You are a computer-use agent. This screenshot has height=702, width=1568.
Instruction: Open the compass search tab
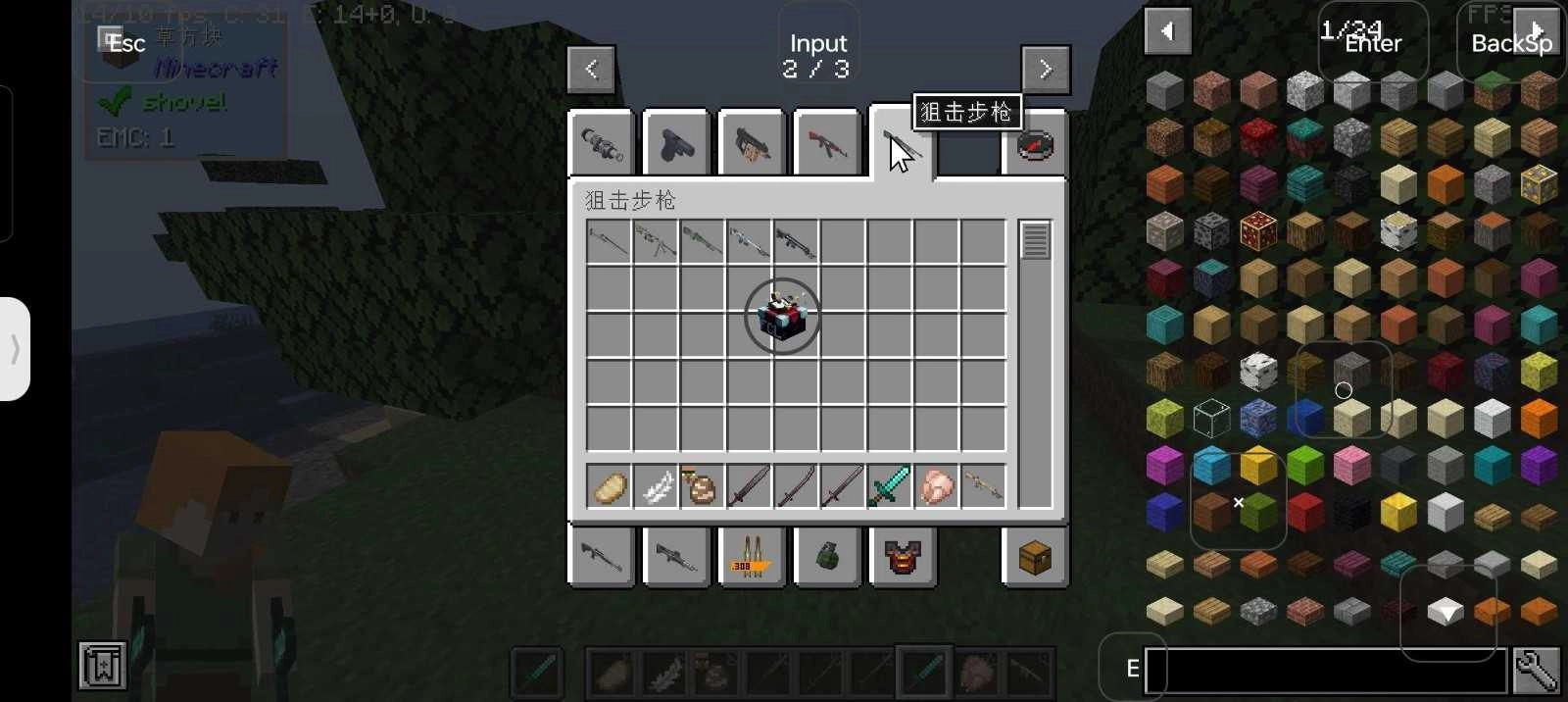[1035, 144]
